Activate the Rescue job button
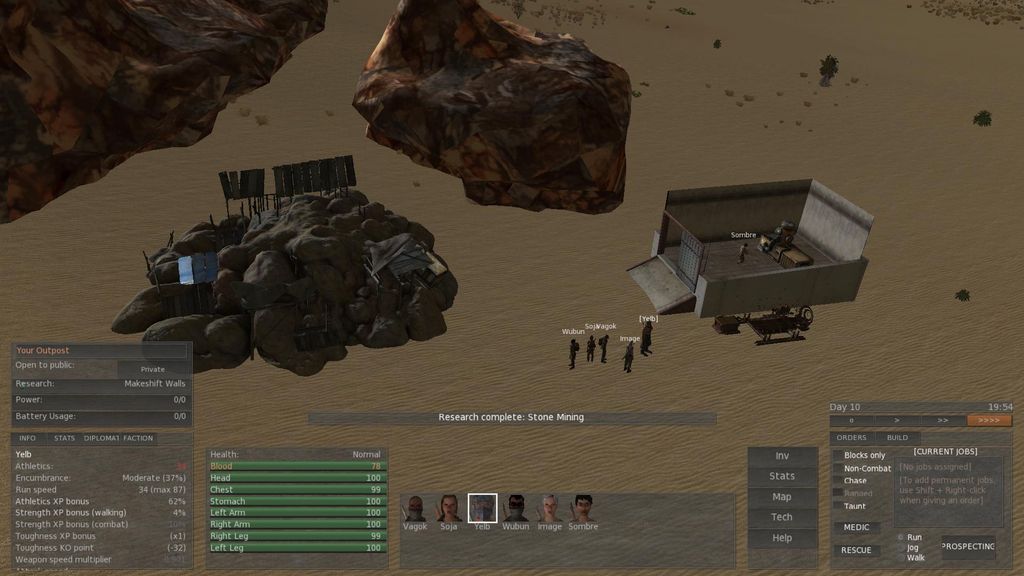The width and height of the screenshot is (1024, 576). coord(856,550)
